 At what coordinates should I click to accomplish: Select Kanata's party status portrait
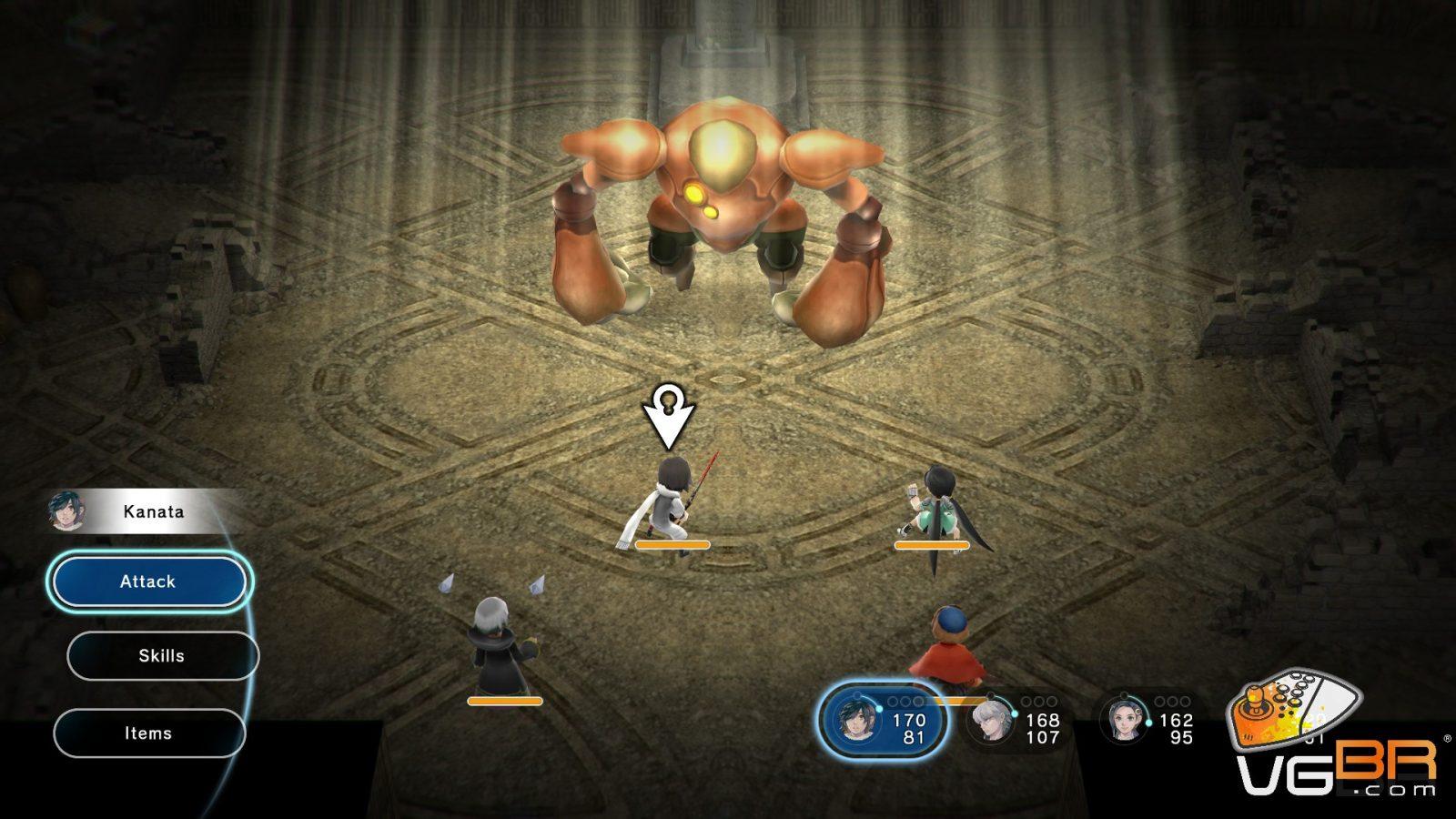point(857,719)
